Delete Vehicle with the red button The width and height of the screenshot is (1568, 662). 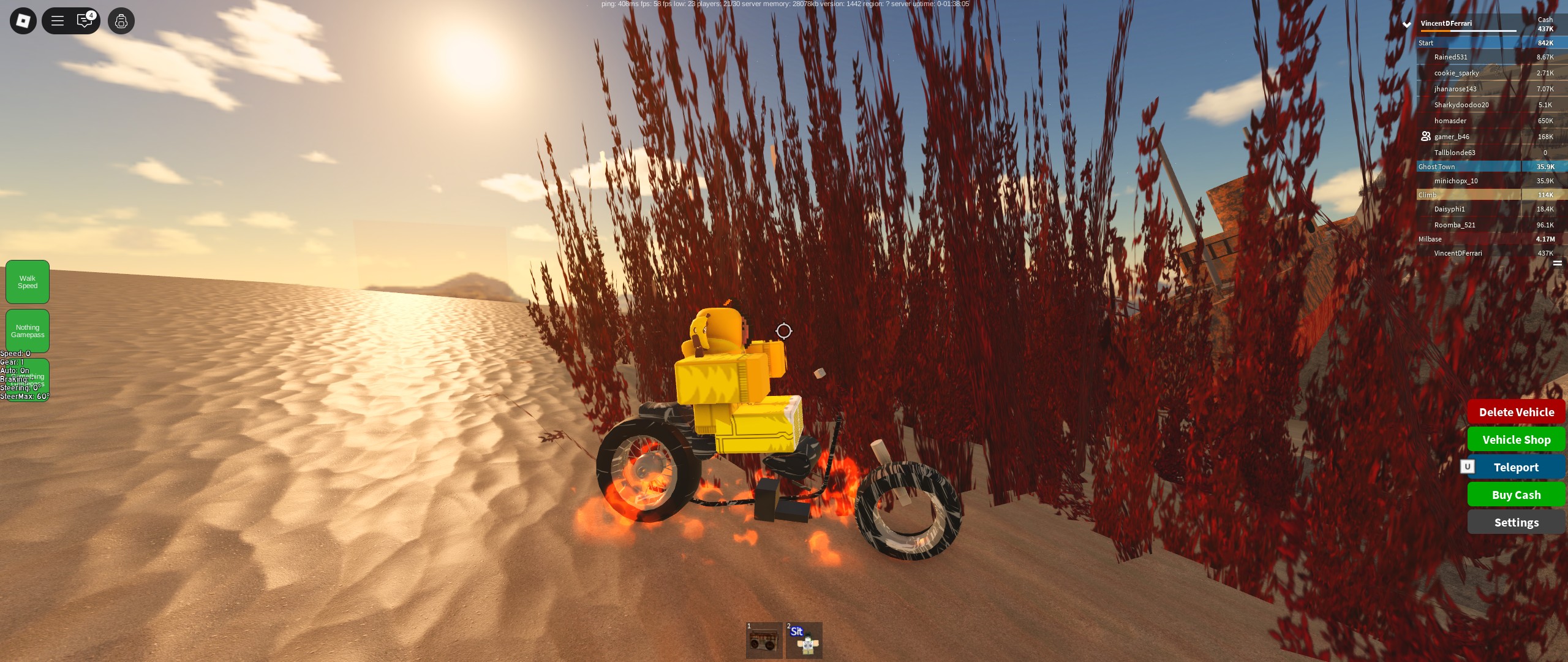[1516, 412]
